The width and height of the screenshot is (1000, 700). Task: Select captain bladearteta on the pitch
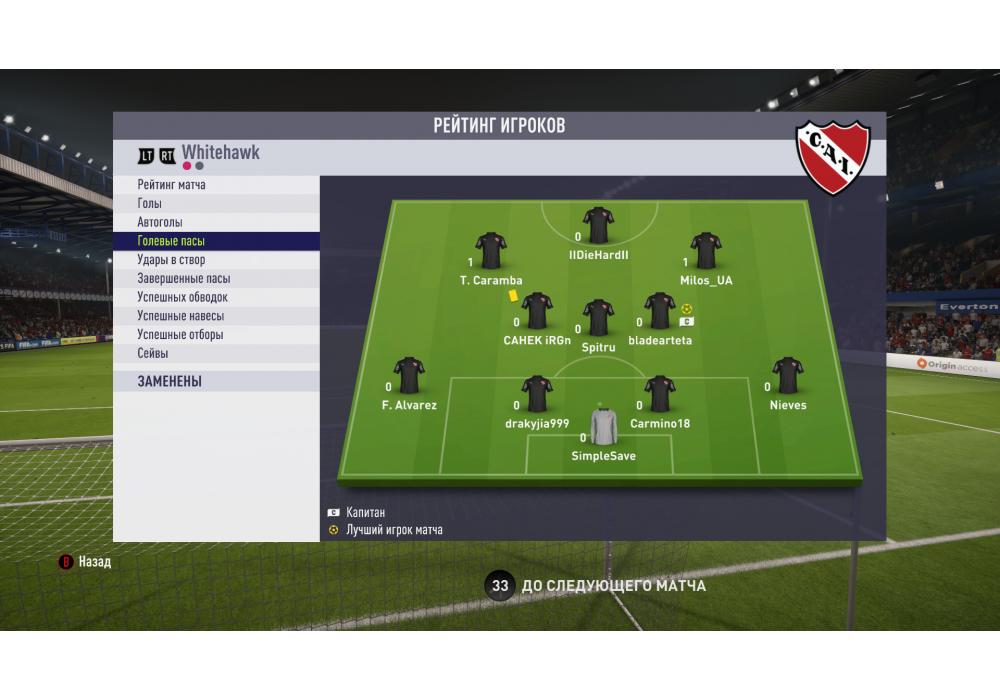point(660,311)
